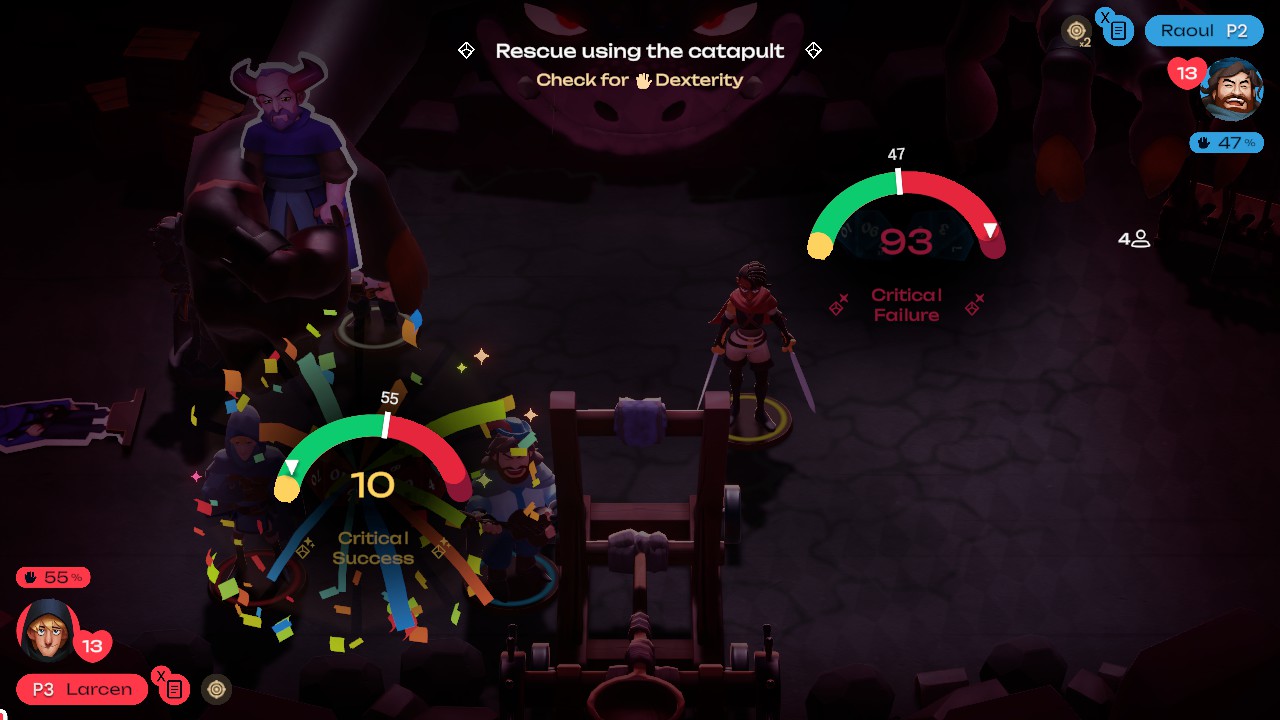The width and height of the screenshot is (1280, 720).
Task: Click Larcen's targeting reticle token
Action: (215, 689)
